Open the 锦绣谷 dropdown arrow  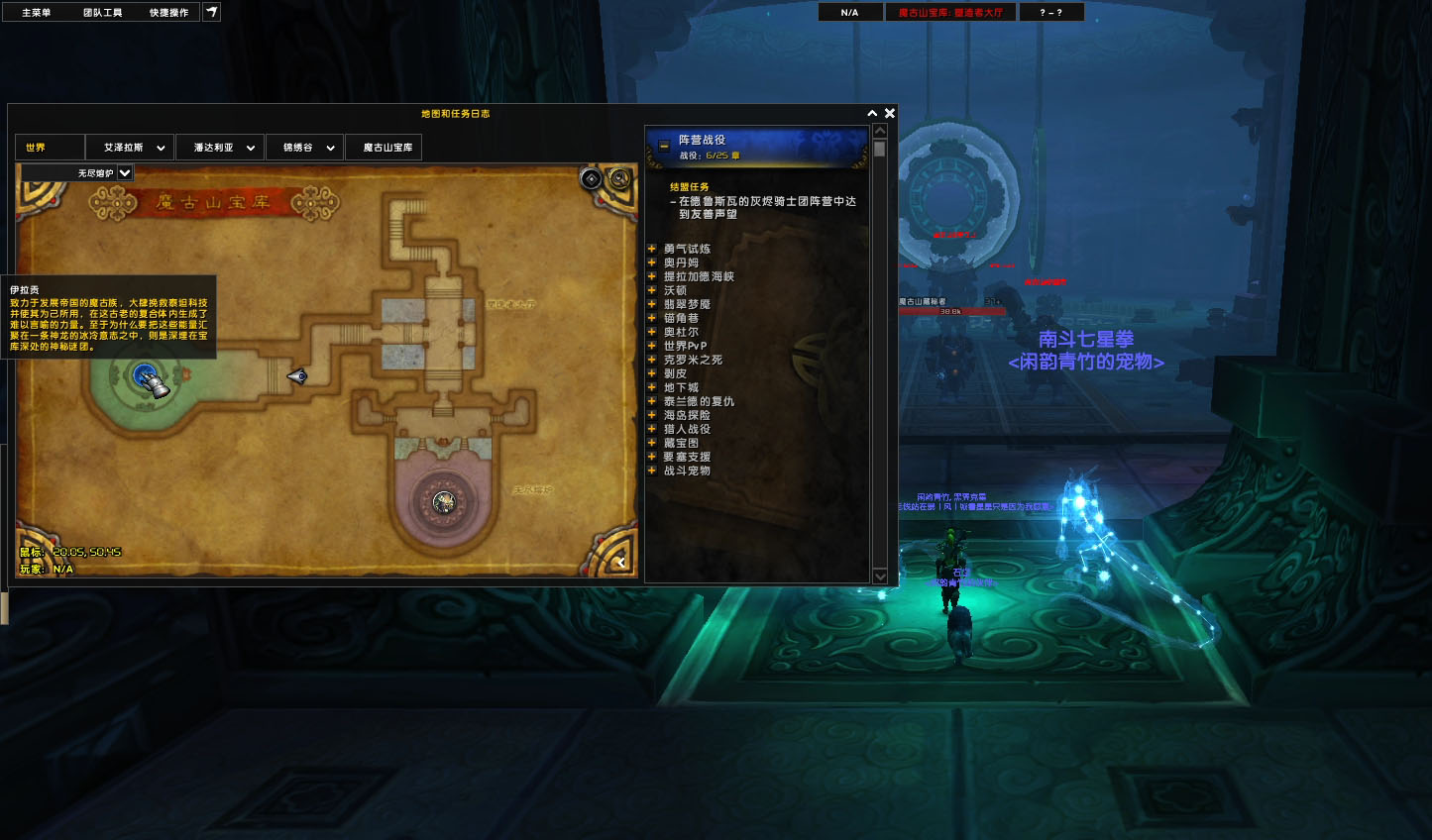330,147
